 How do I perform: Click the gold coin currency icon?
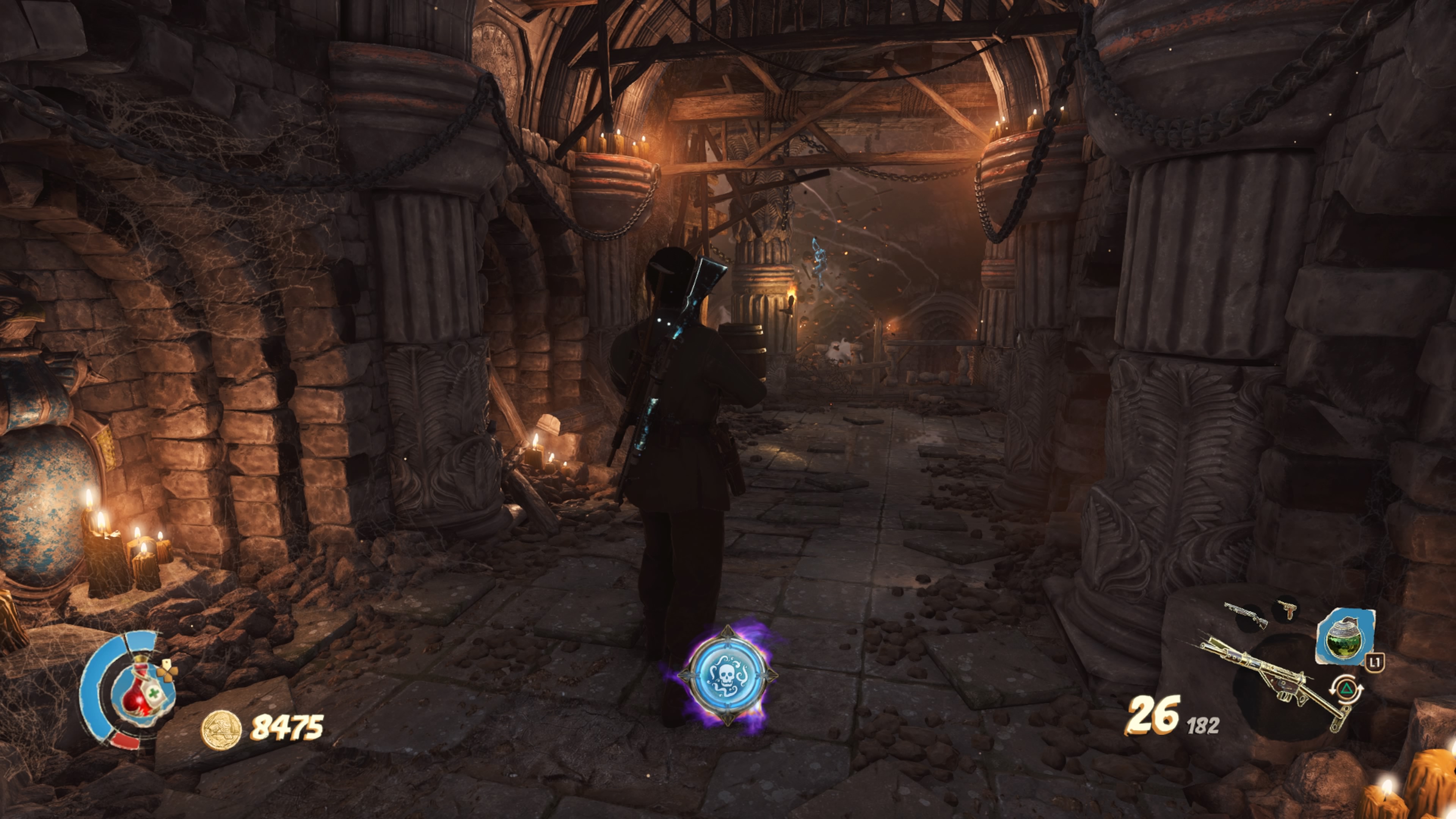click(221, 729)
